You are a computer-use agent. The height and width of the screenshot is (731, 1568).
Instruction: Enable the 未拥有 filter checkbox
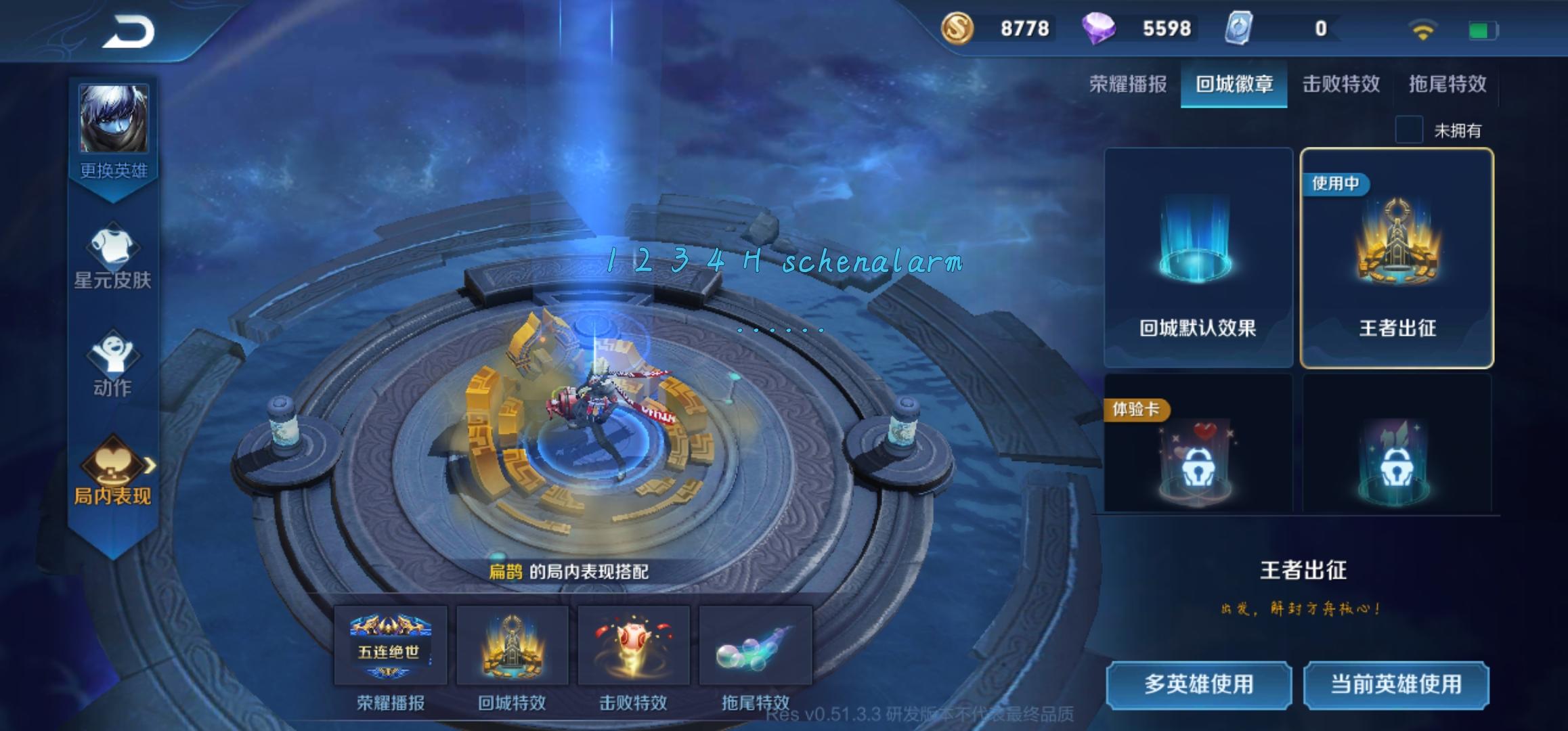pos(1410,130)
